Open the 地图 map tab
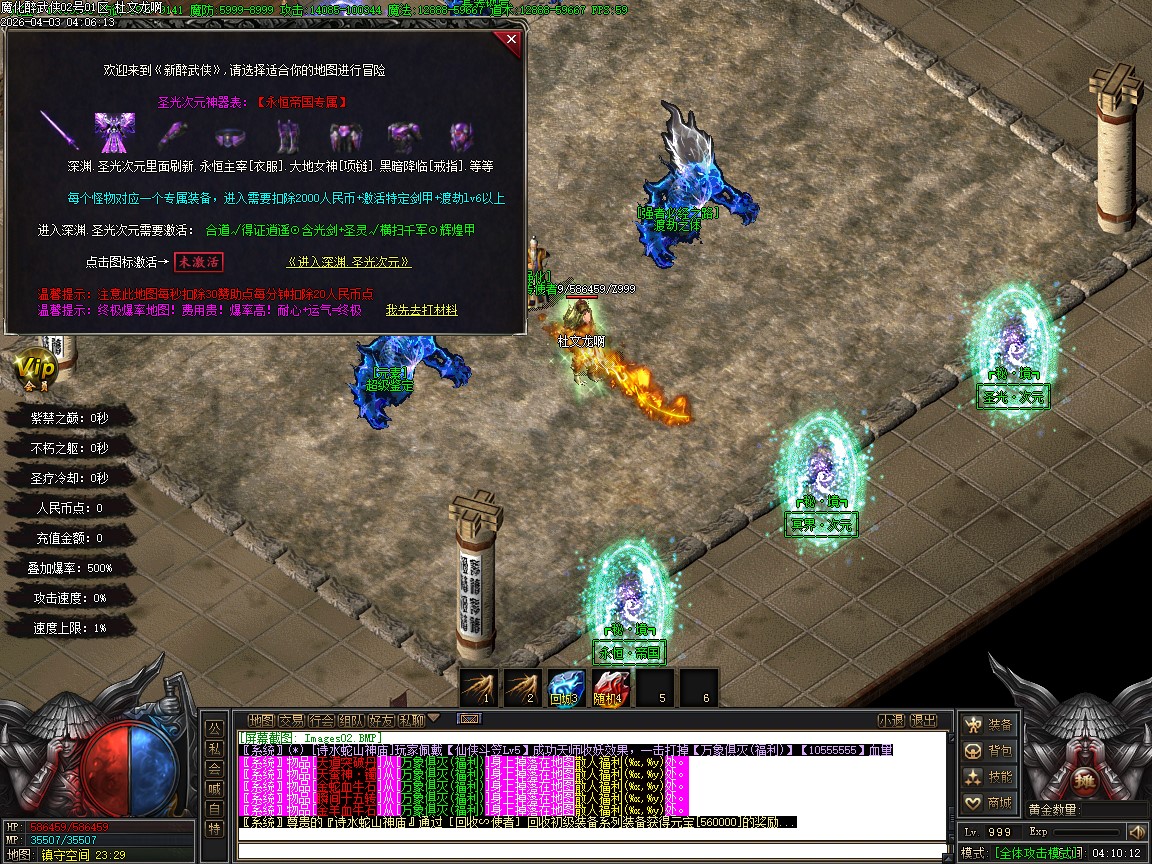Viewport: 1152px width, 864px height. (x=261, y=720)
